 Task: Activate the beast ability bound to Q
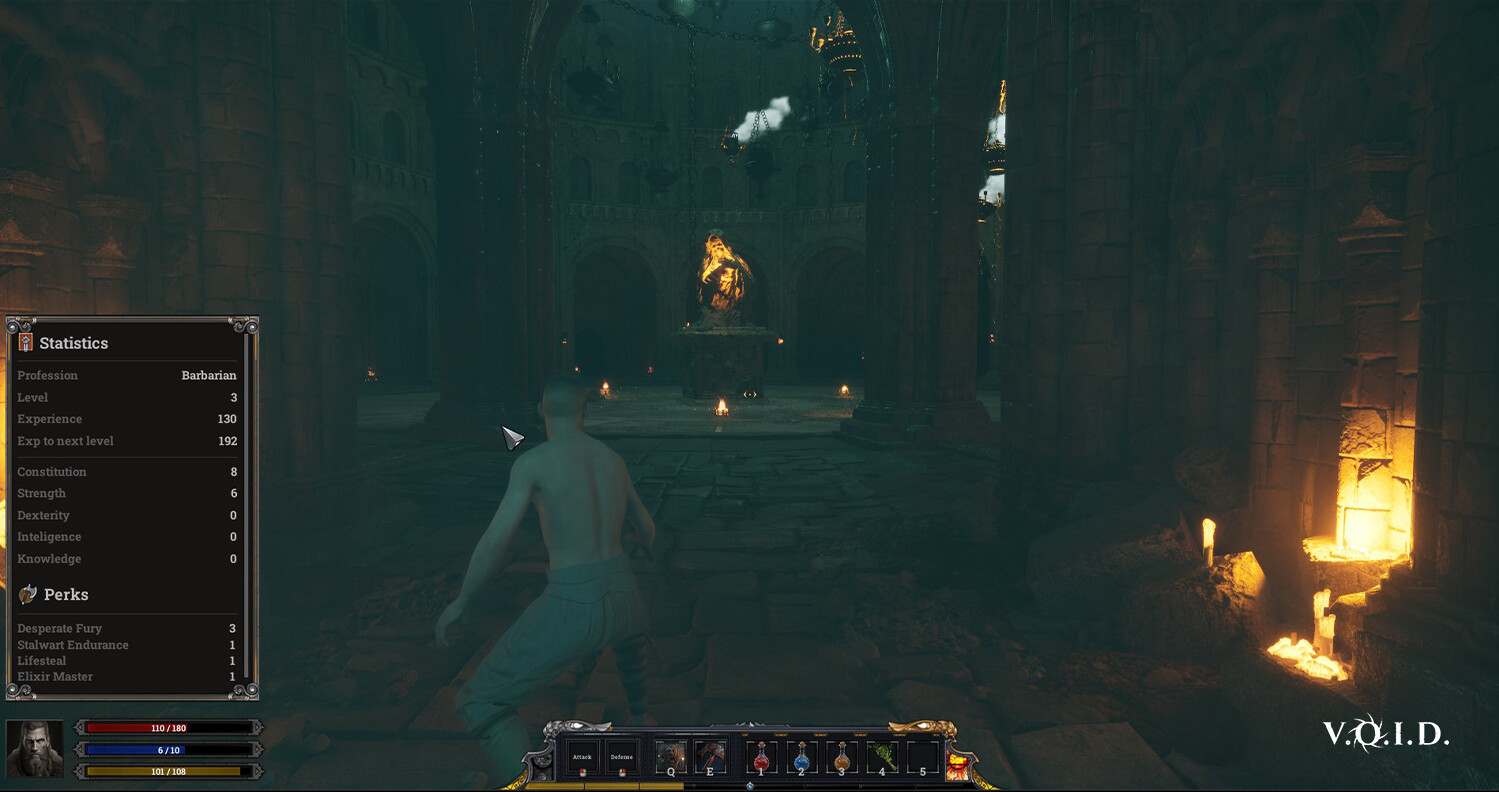pos(670,755)
